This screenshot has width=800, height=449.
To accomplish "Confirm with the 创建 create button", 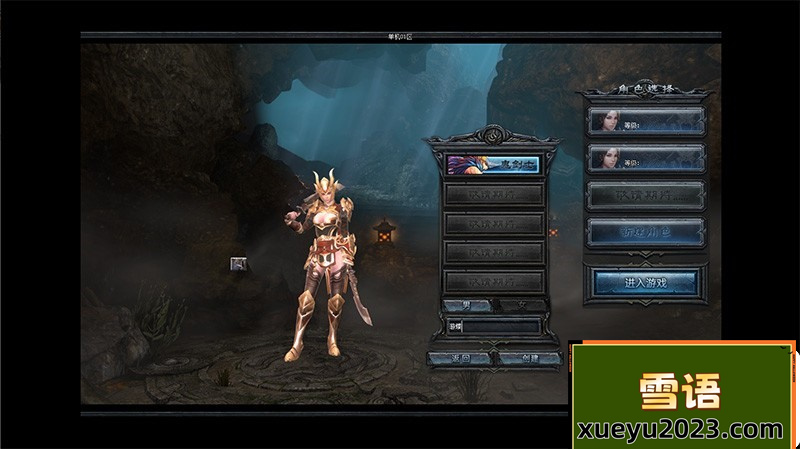I will (x=526, y=357).
